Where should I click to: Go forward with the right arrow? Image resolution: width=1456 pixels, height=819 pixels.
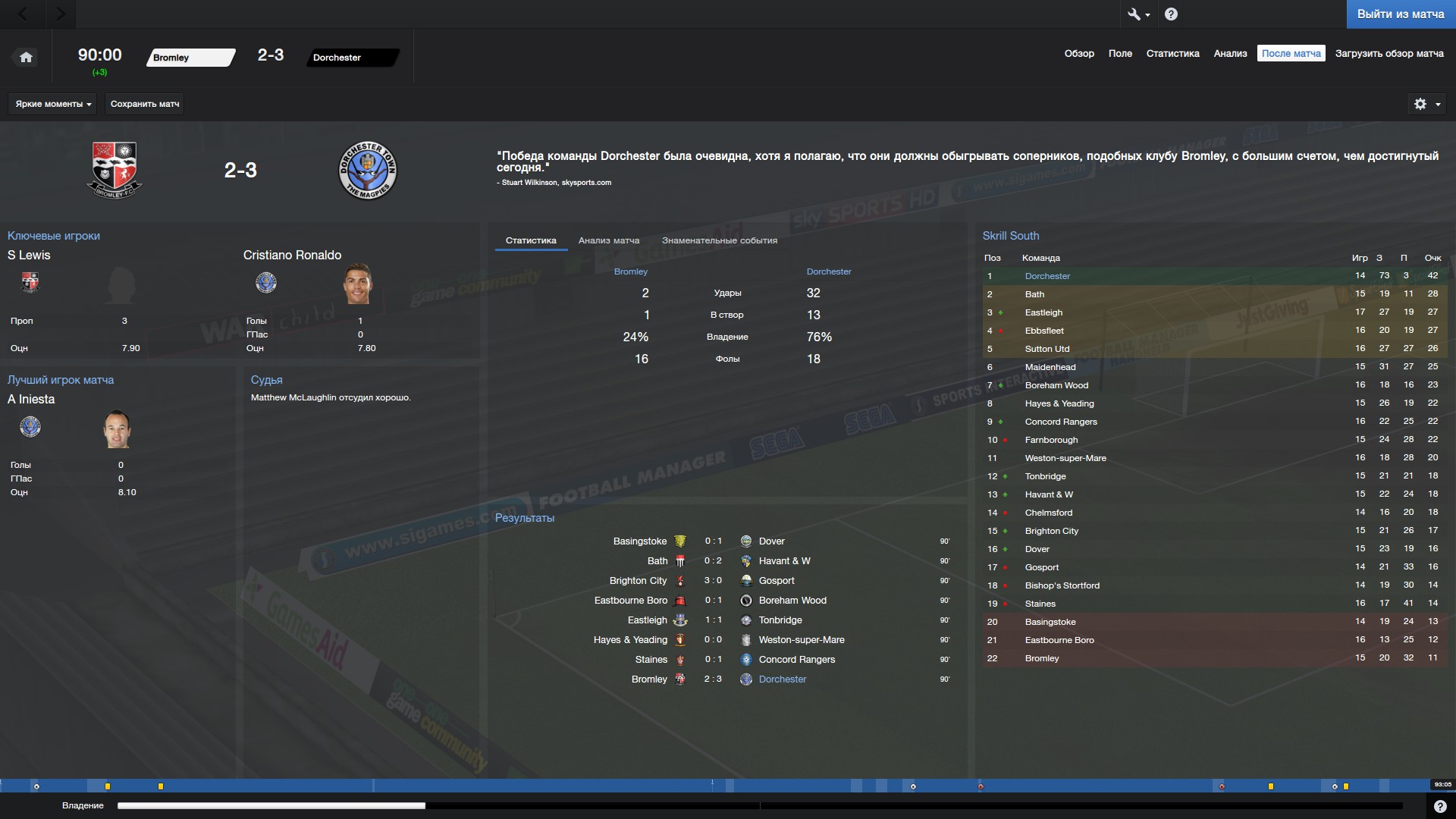[61, 14]
